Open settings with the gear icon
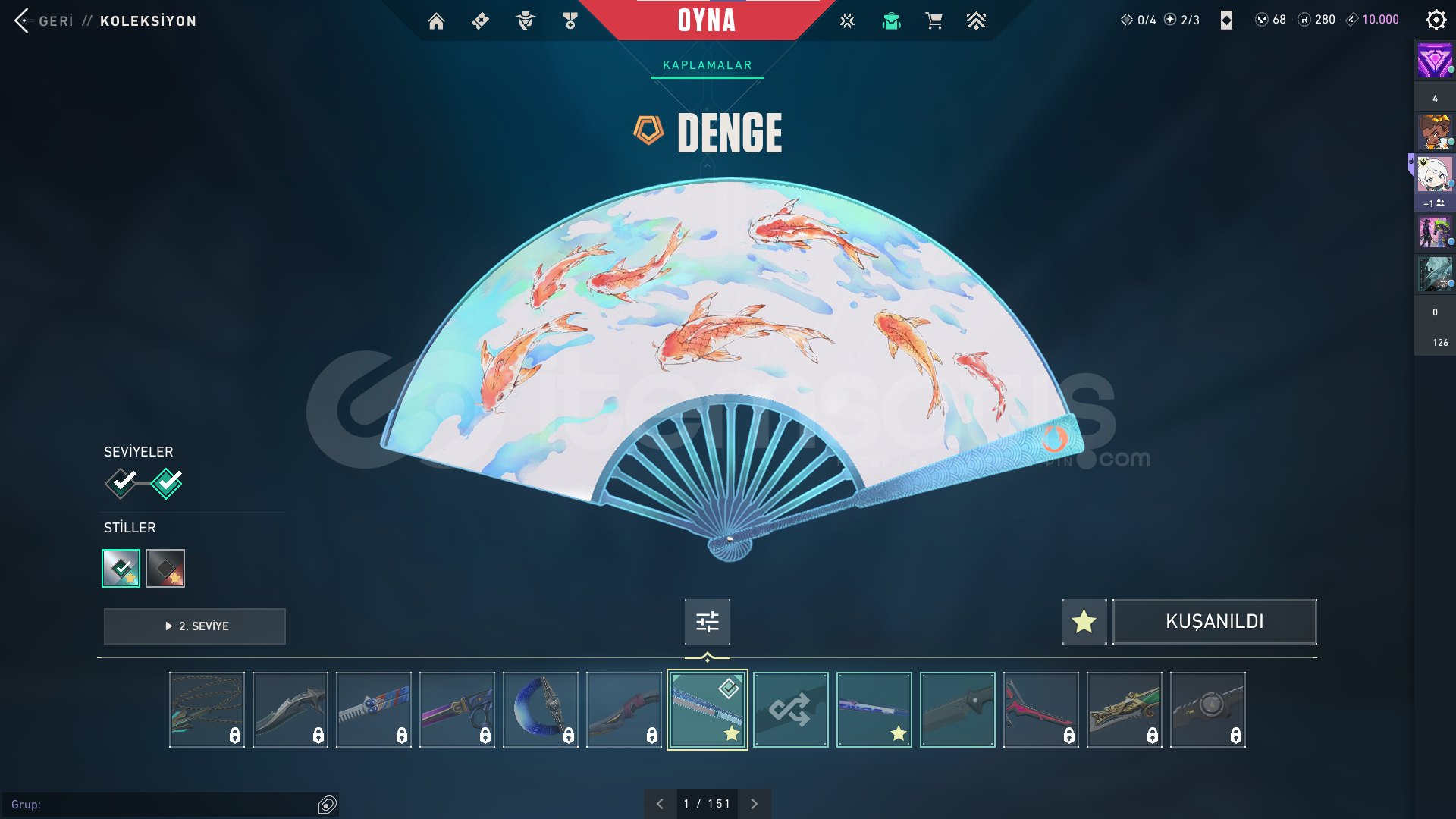The width and height of the screenshot is (1456, 819). pos(1436,20)
